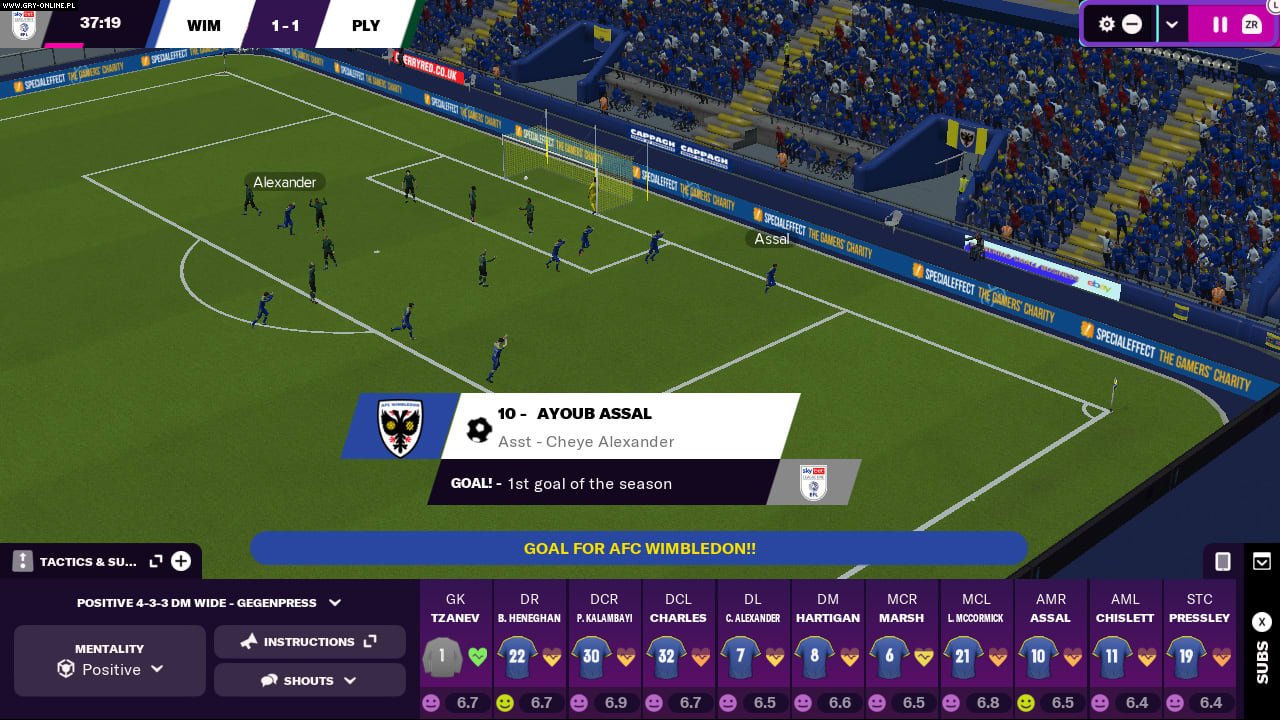Select B. Heneghan's number 22 card
The image size is (1280, 720).
pos(529,650)
